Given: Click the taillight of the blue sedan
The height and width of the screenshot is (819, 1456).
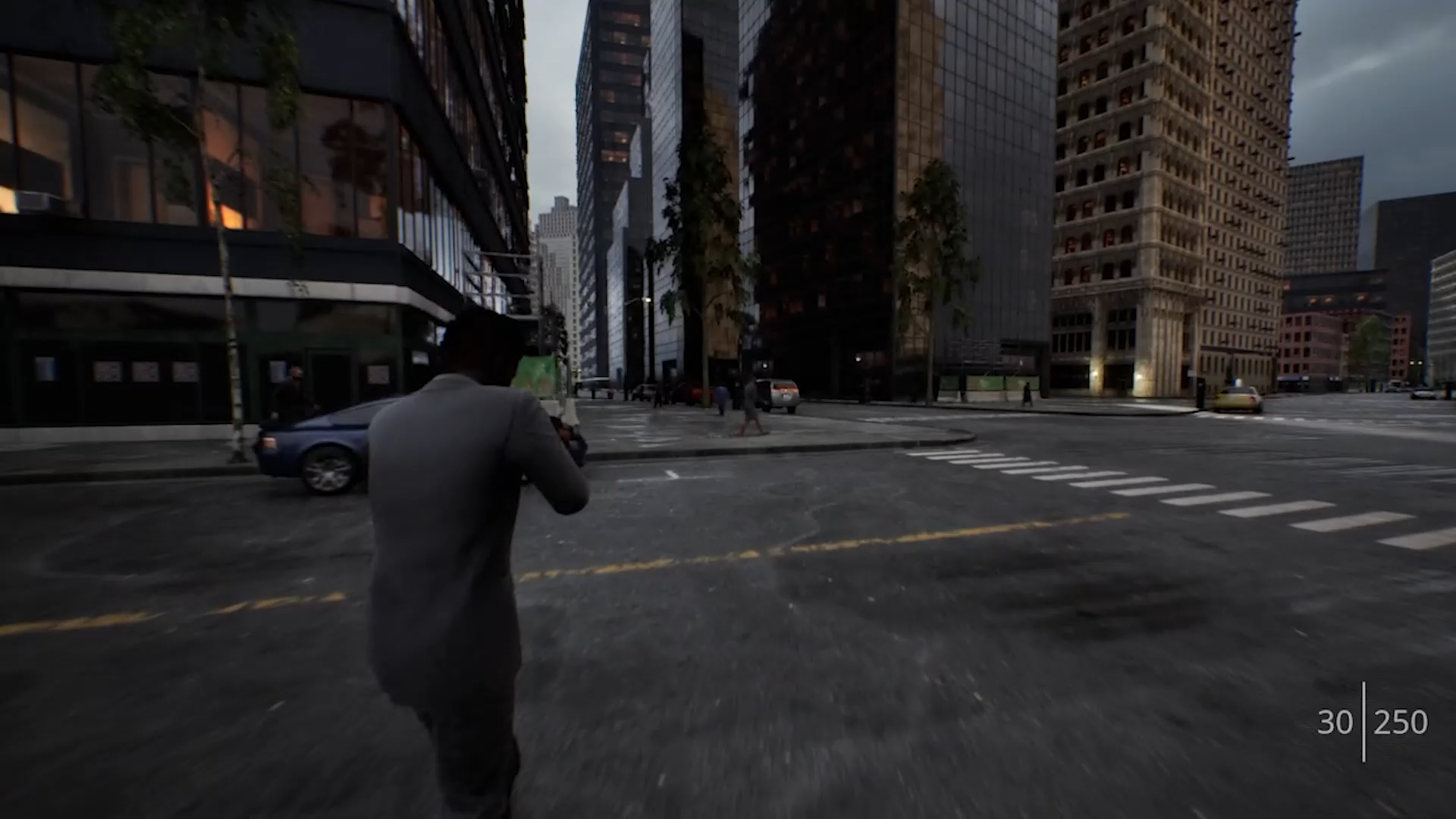Looking at the screenshot, I should point(269,441).
